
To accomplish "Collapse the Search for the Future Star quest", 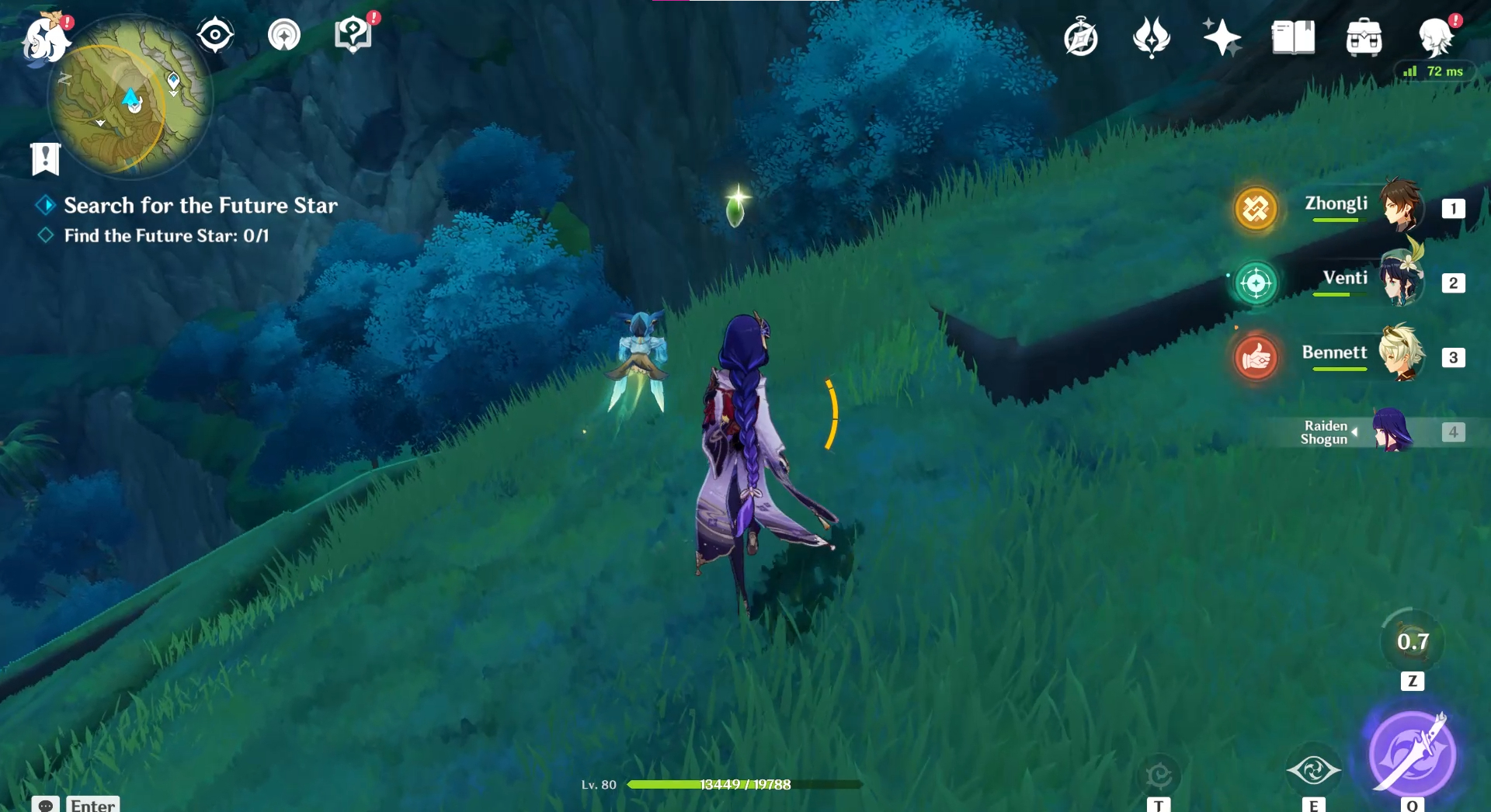I will (44, 205).
